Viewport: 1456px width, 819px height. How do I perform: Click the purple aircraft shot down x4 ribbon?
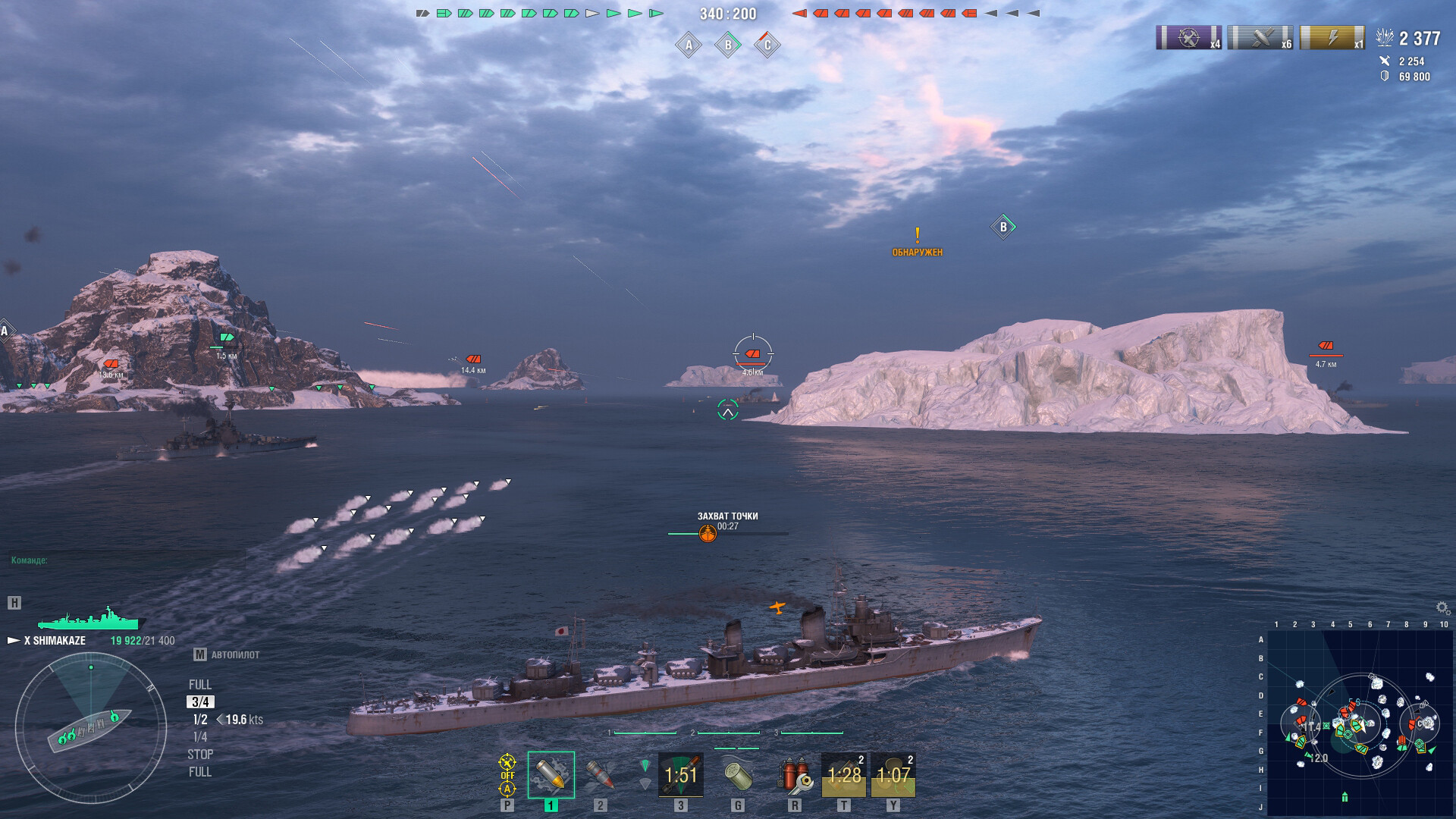(x=1189, y=38)
